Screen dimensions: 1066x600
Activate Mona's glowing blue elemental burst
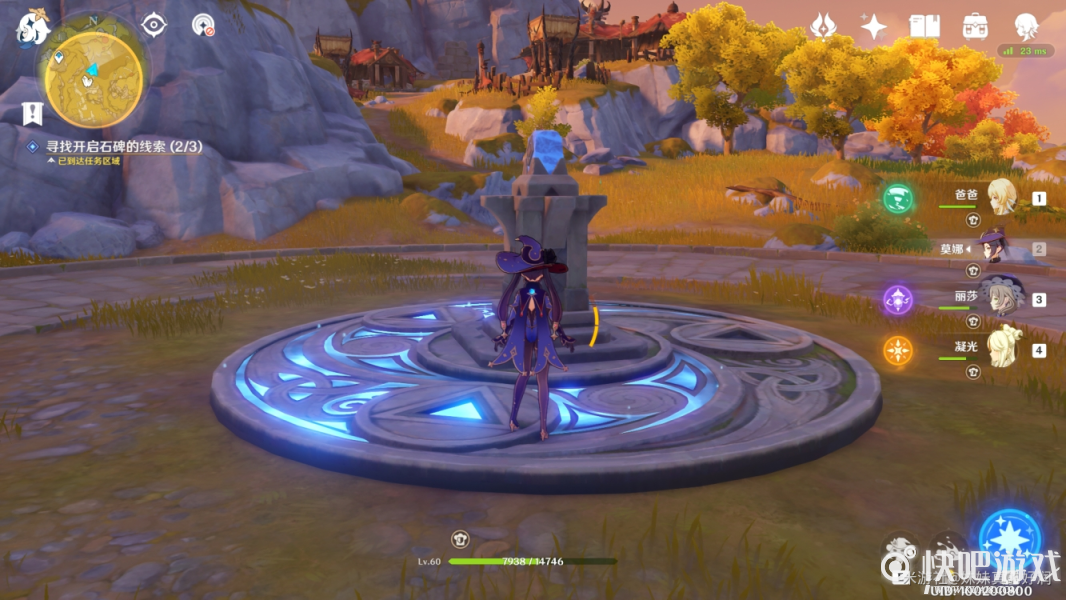pos(1010,540)
